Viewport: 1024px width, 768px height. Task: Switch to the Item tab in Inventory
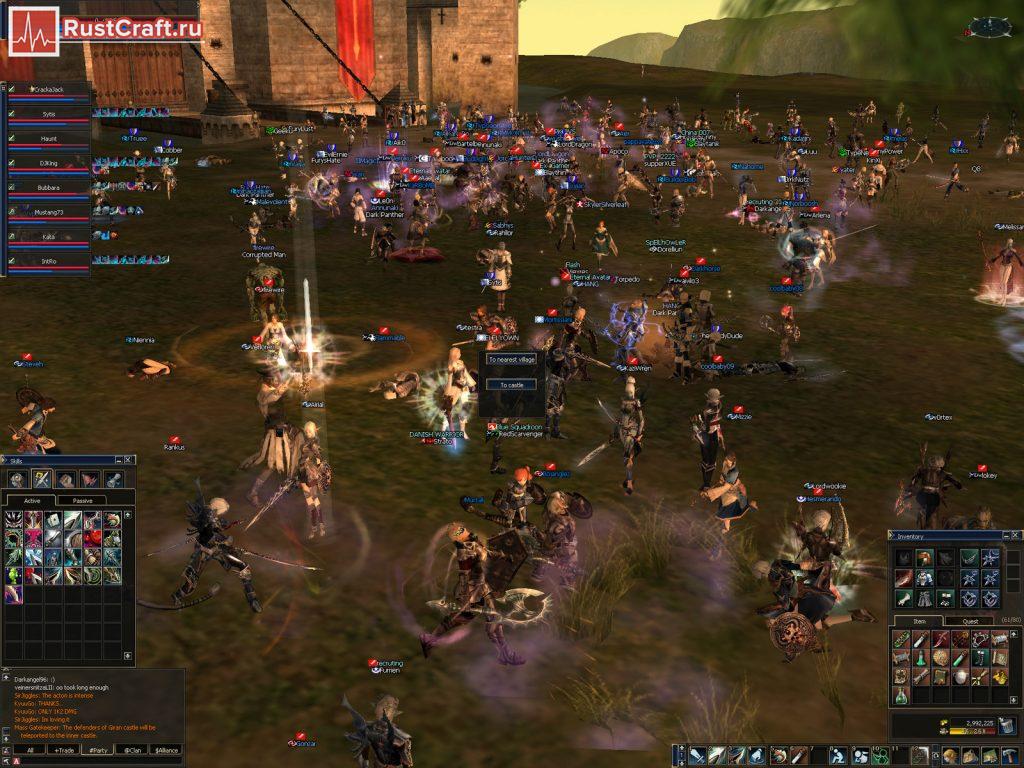tap(919, 621)
